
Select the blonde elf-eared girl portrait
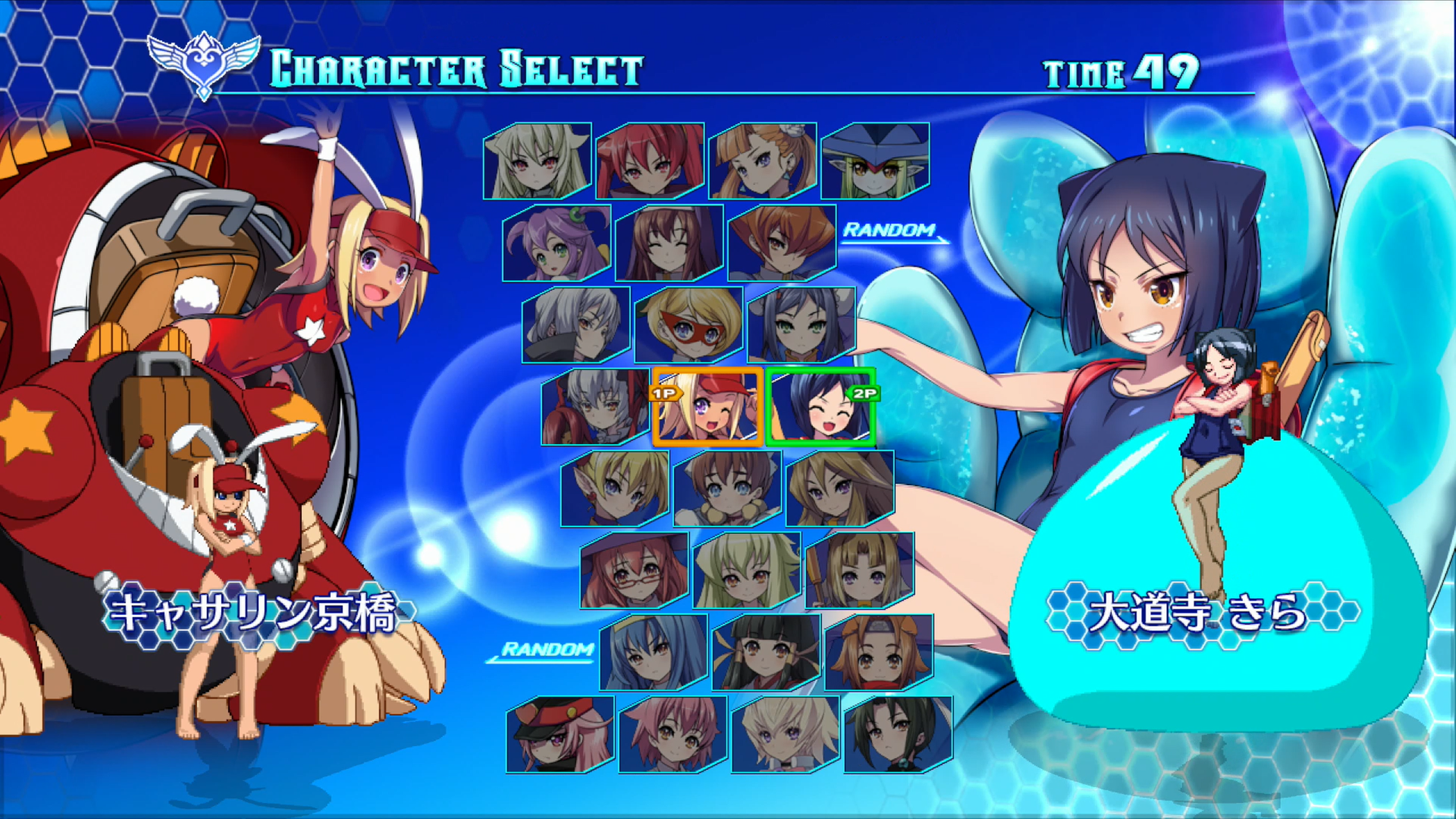coord(614,488)
